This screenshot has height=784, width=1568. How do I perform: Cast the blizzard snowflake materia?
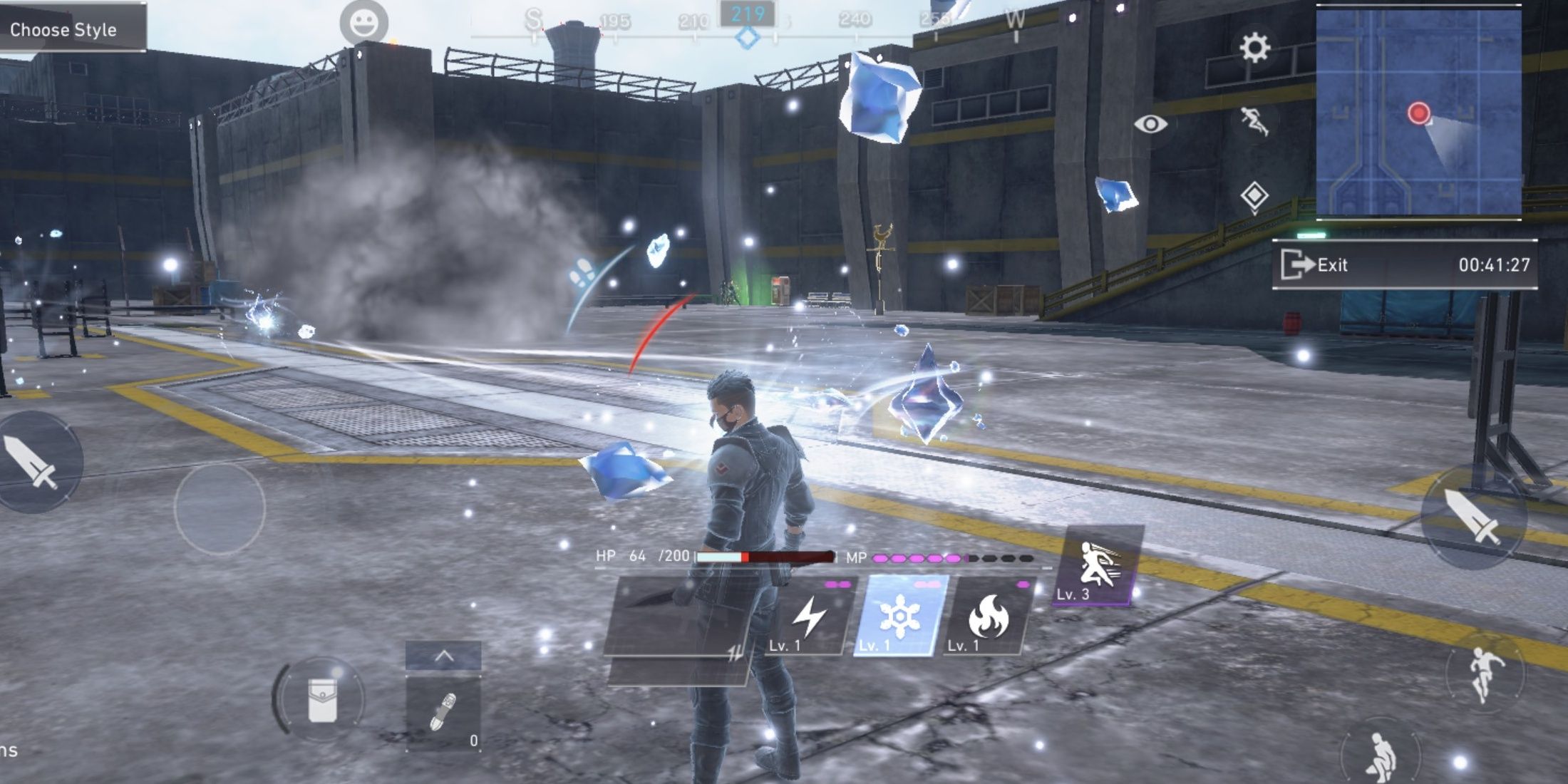coord(899,616)
